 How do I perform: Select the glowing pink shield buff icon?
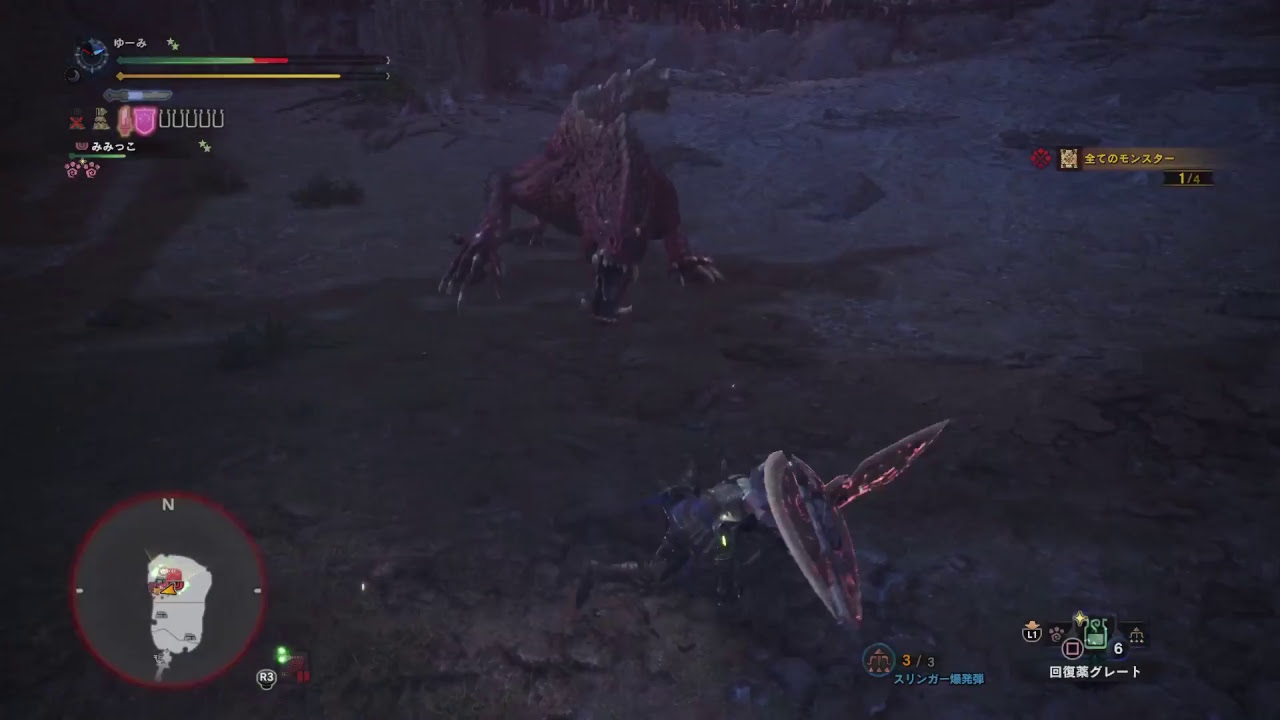(x=143, y=119)
